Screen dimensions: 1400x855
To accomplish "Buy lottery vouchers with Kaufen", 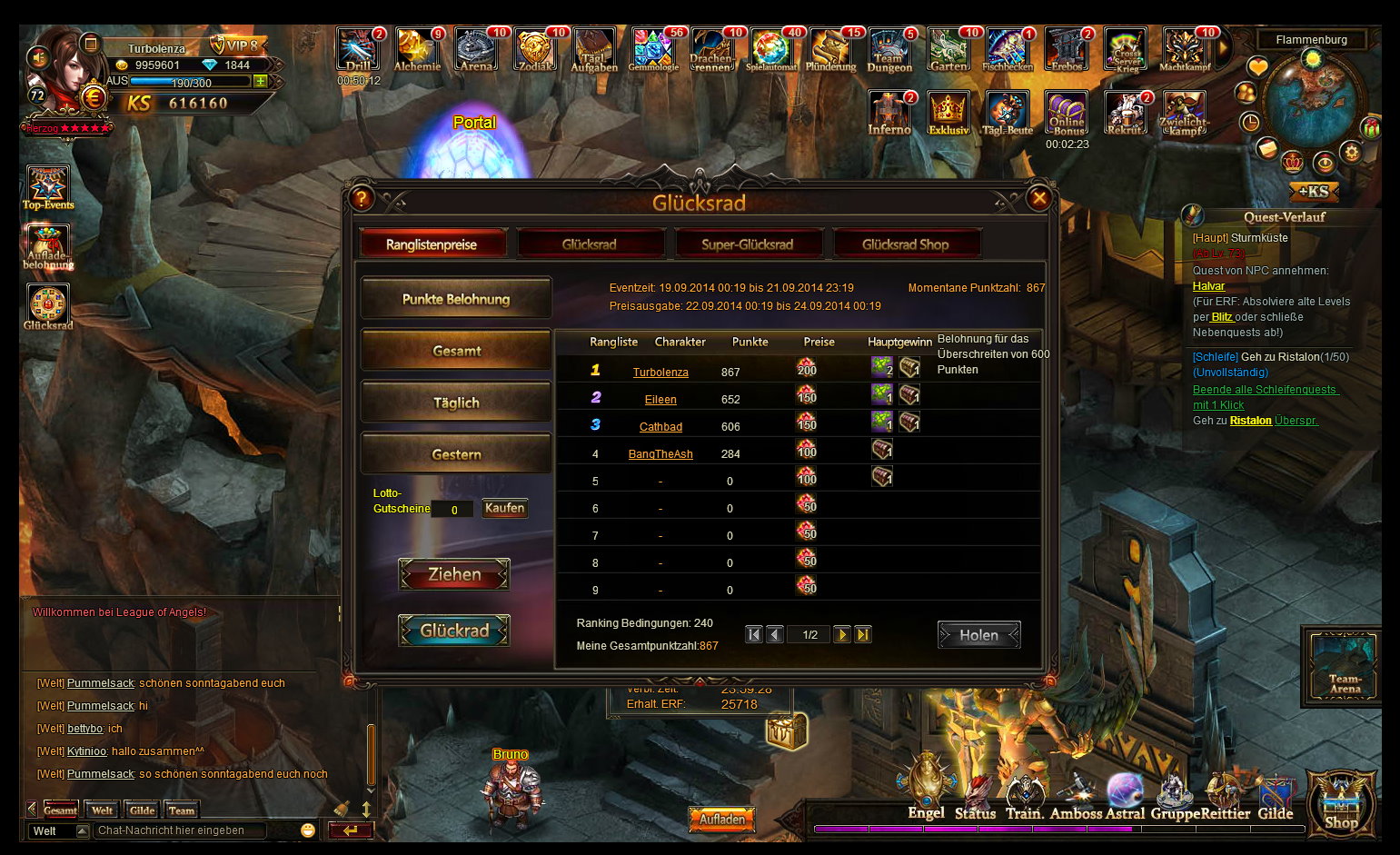I will [504, 508].
